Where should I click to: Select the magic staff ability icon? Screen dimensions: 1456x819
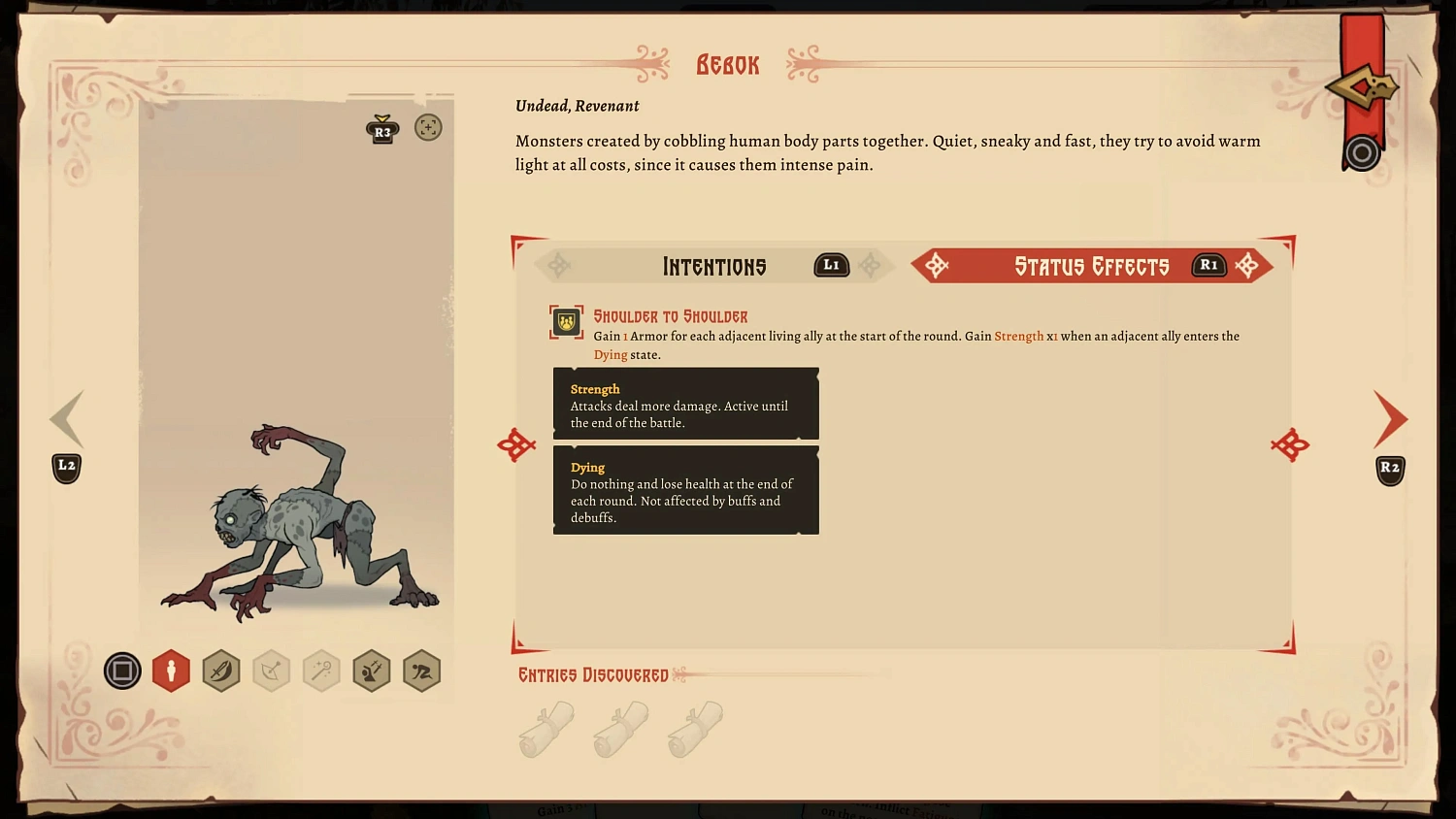321,671
